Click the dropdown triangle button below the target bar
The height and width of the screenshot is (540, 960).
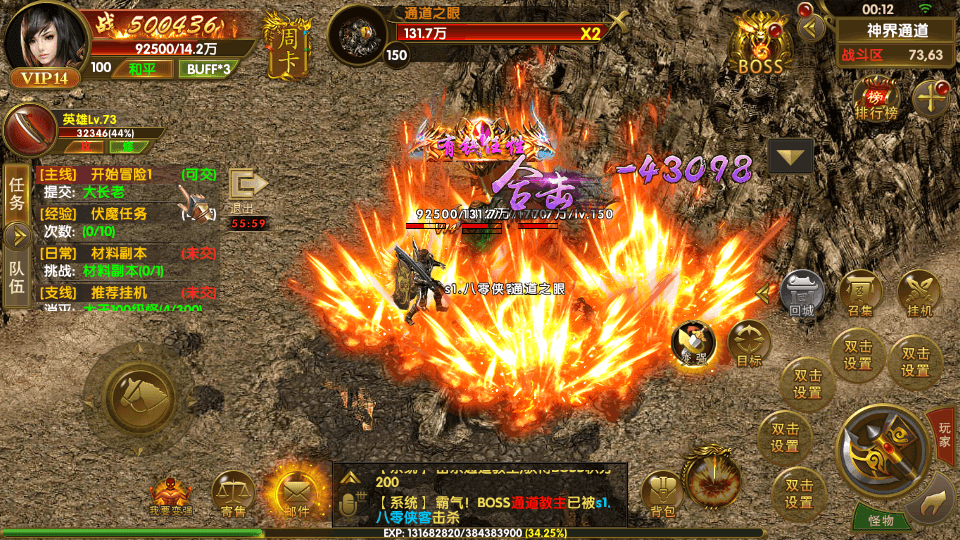click(790, 157)
